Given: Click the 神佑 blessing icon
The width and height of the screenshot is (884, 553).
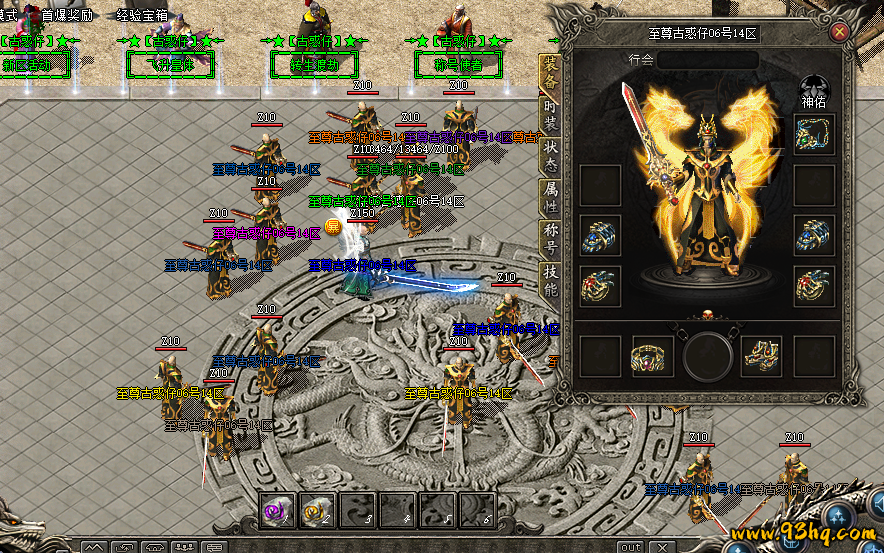Looking at the screenshot, I should pyautogui.click(x=814, y=85).
